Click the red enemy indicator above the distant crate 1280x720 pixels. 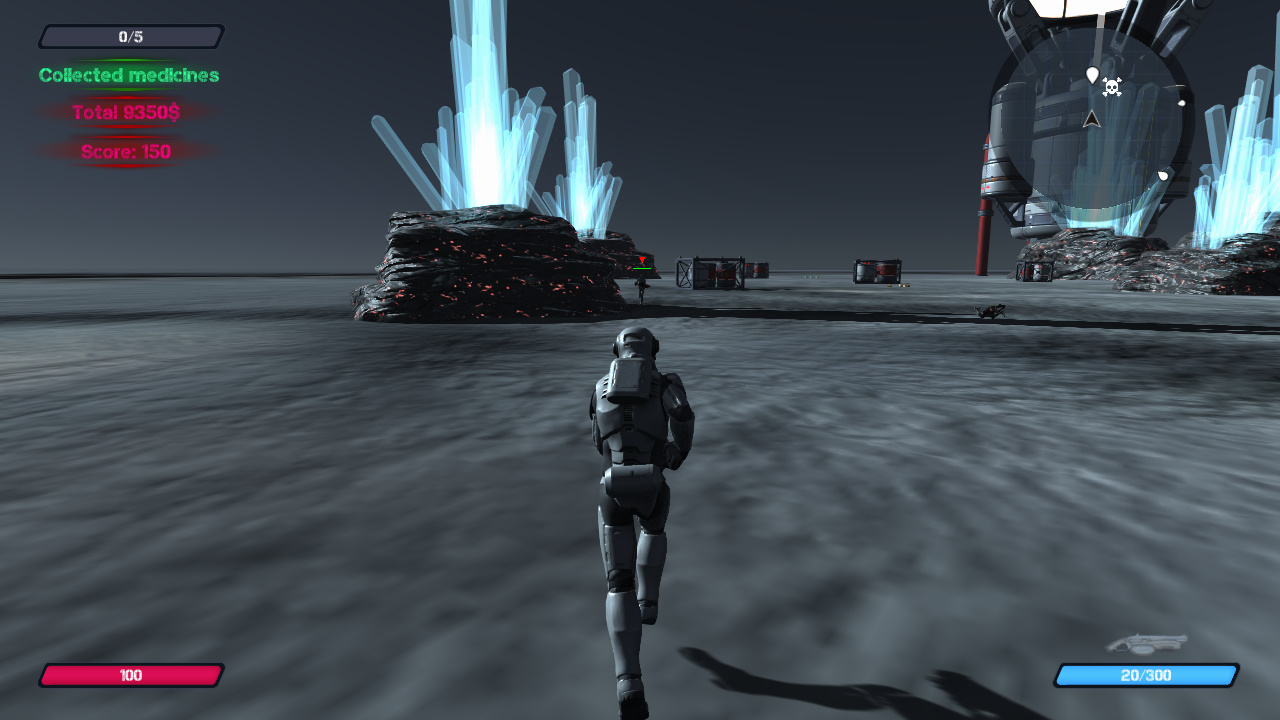point(642,260)
